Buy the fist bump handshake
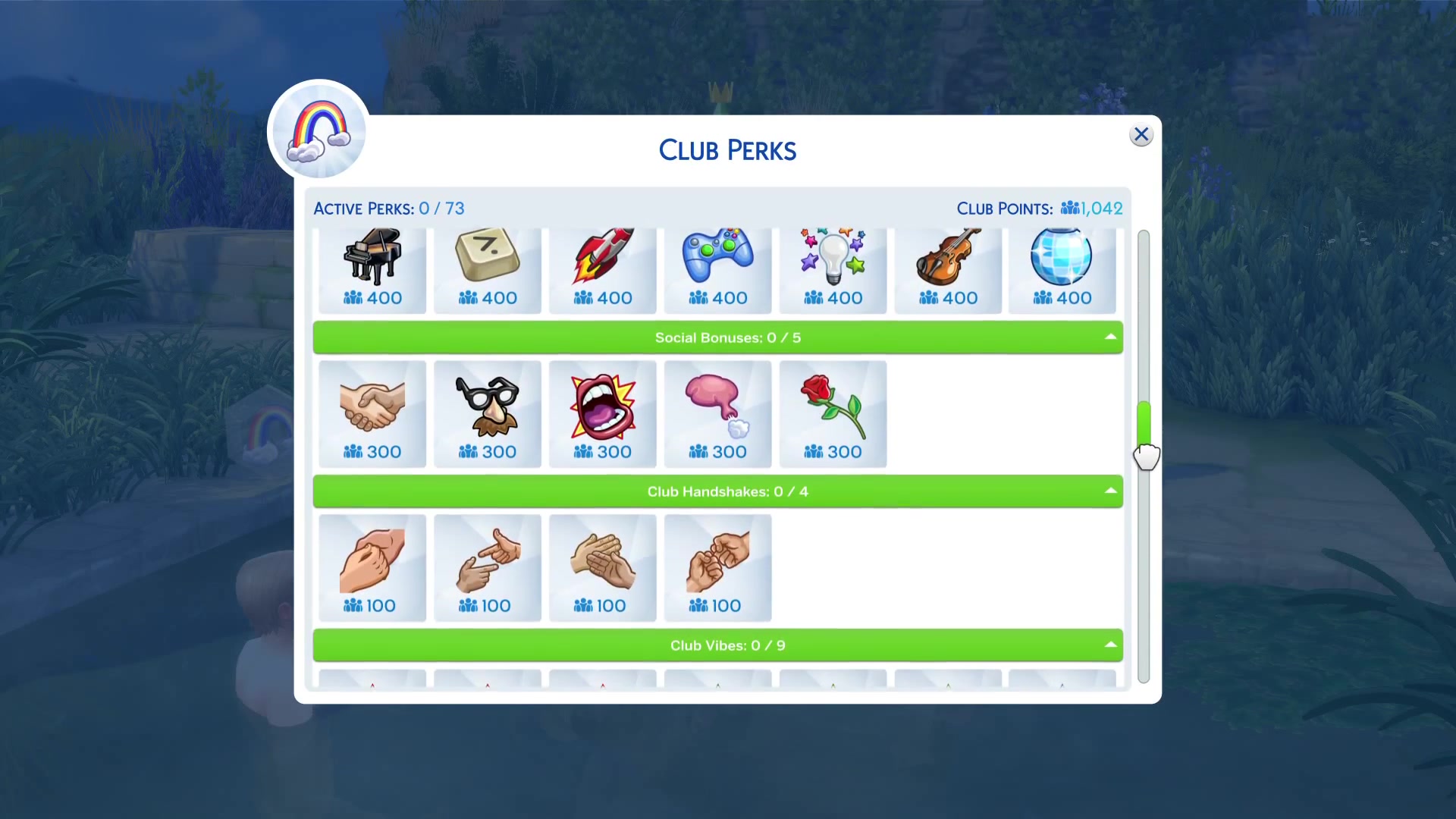Viewport: 1456px width, 819px height. (718, 568)
